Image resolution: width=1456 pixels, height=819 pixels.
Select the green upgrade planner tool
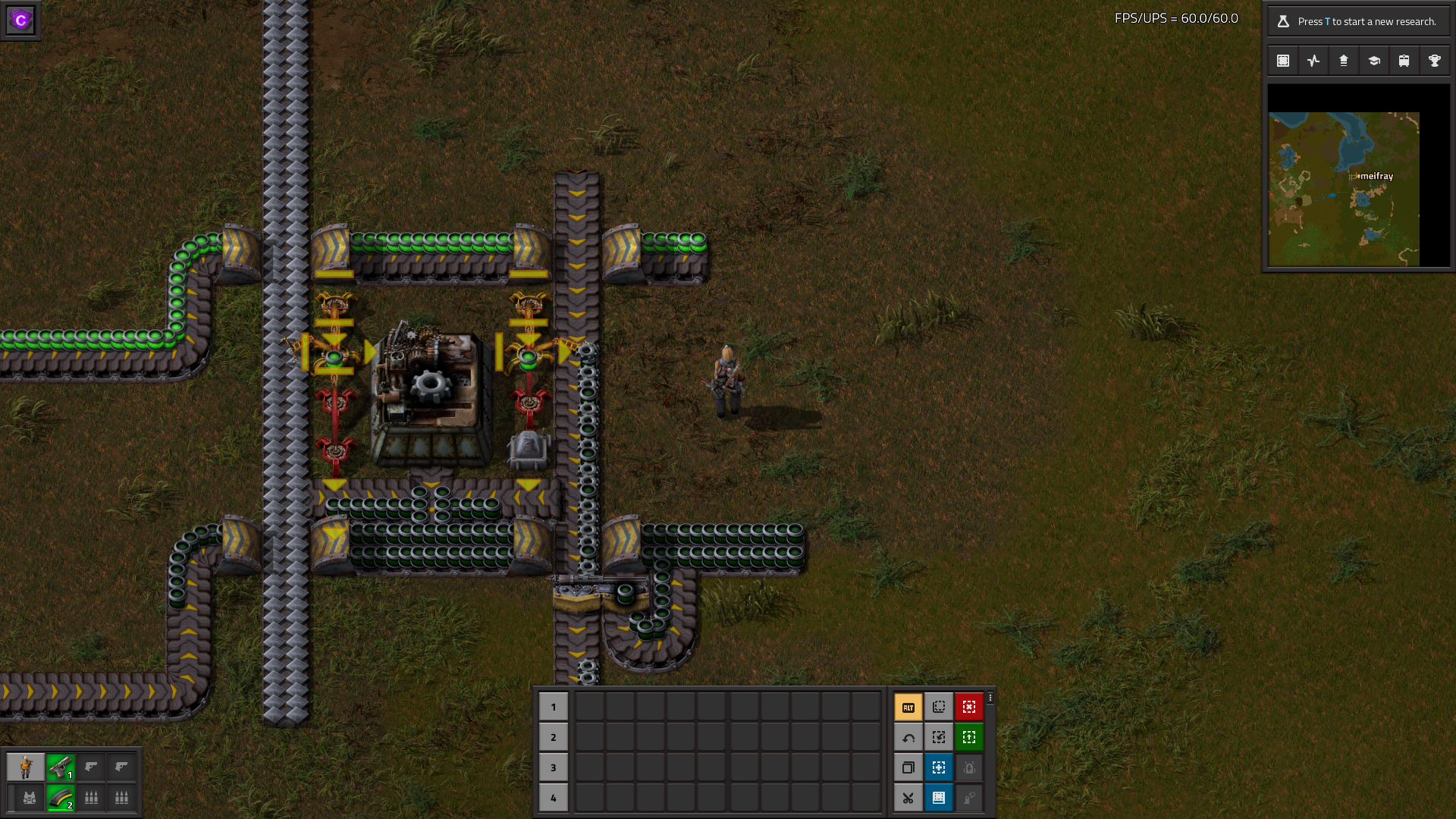[x=969, y=737]
